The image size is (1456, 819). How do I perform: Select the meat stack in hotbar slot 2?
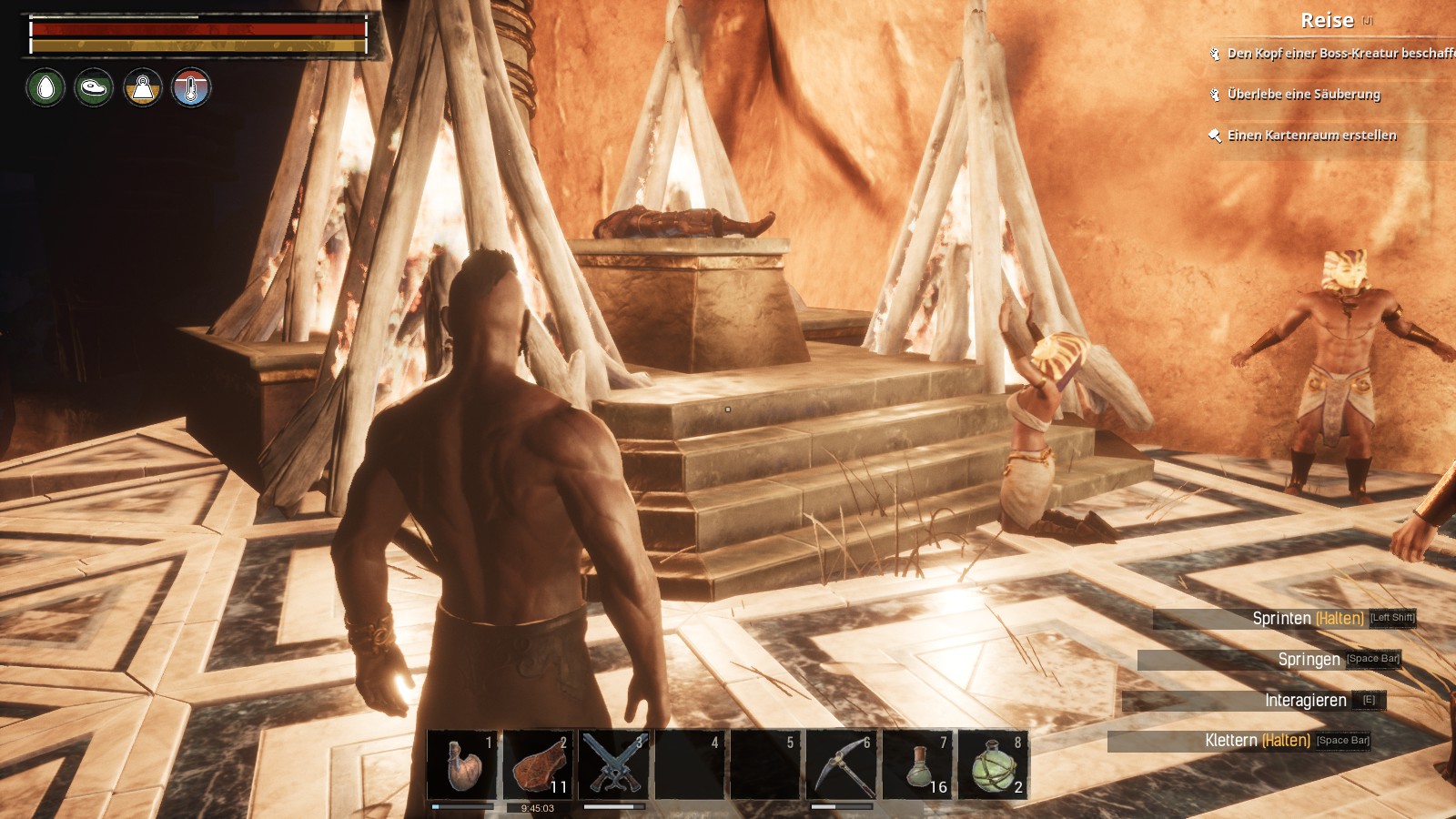coord(538,765)
